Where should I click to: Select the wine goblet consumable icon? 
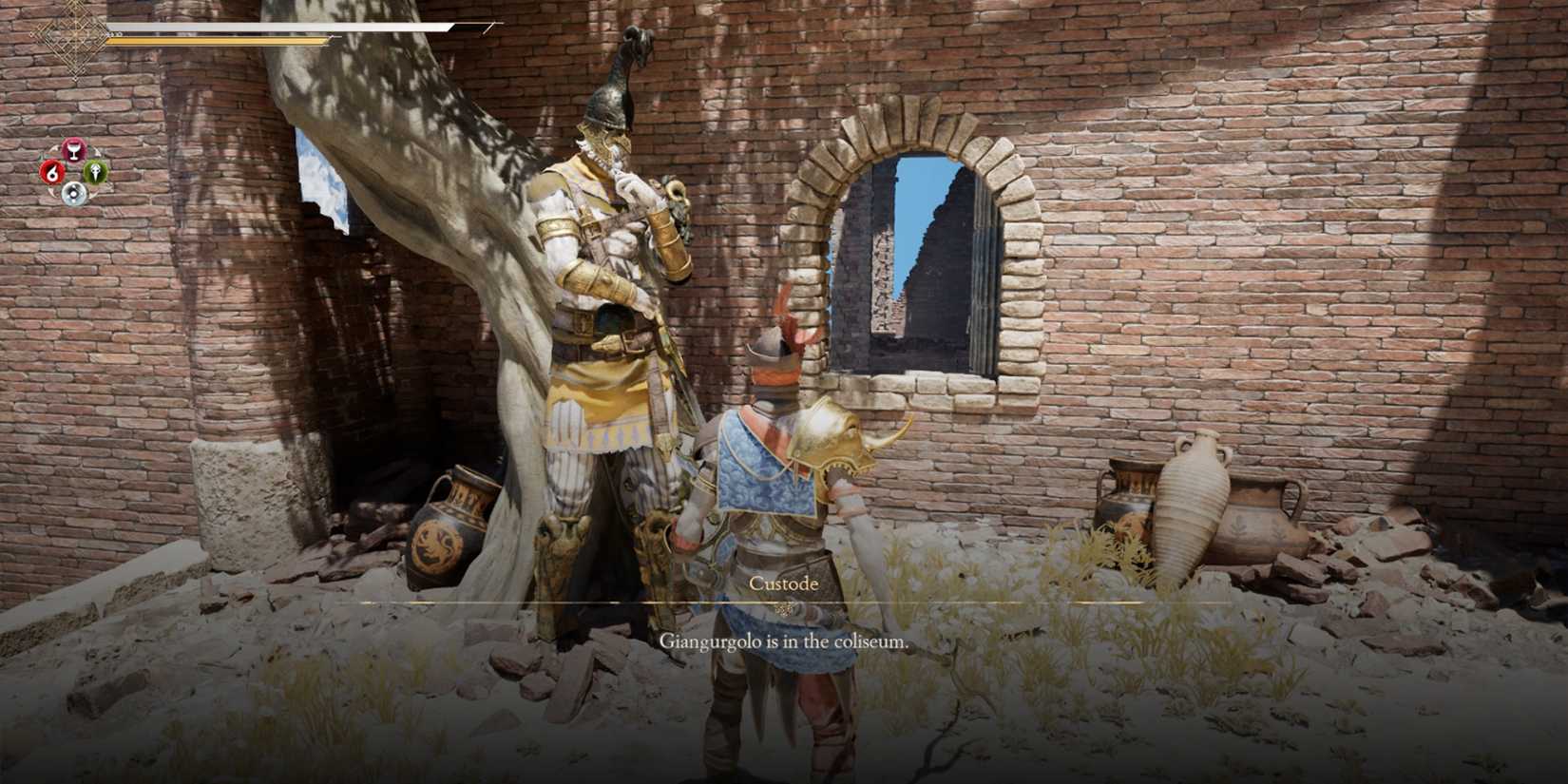(x=76, y=149)
